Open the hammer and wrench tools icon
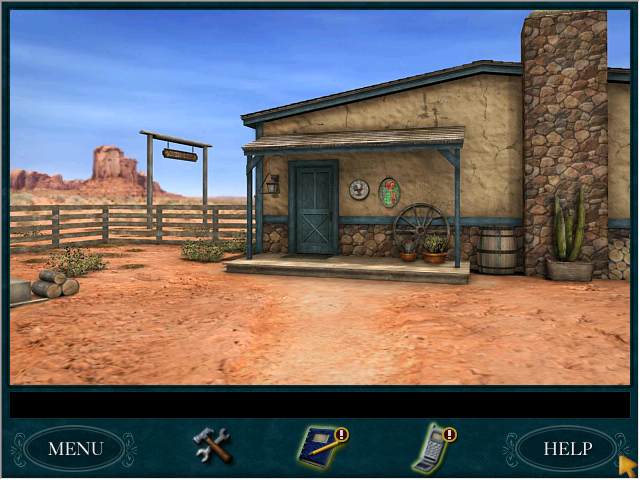 (x=212, y=445)
